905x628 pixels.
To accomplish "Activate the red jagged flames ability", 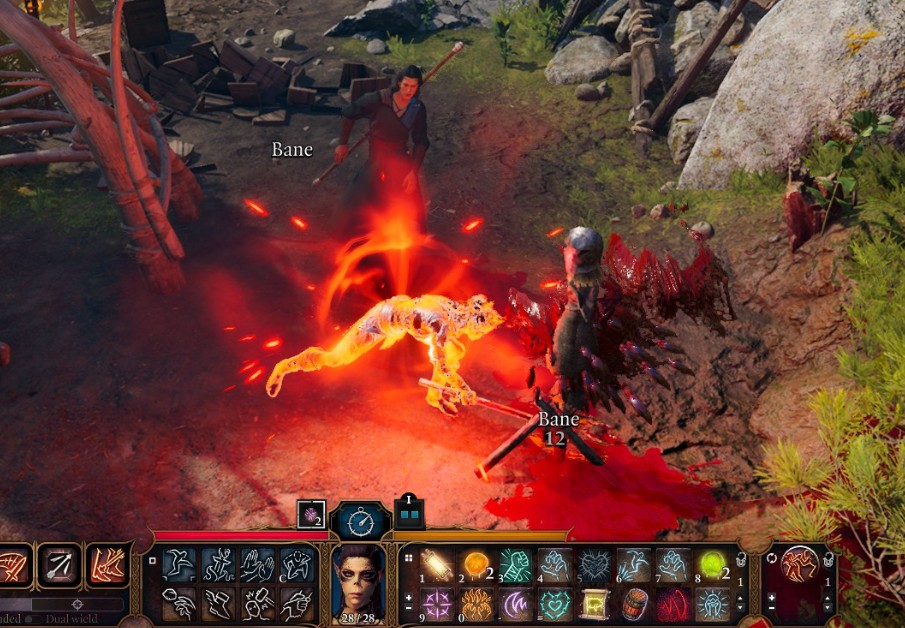I will (x=672, y=604).
